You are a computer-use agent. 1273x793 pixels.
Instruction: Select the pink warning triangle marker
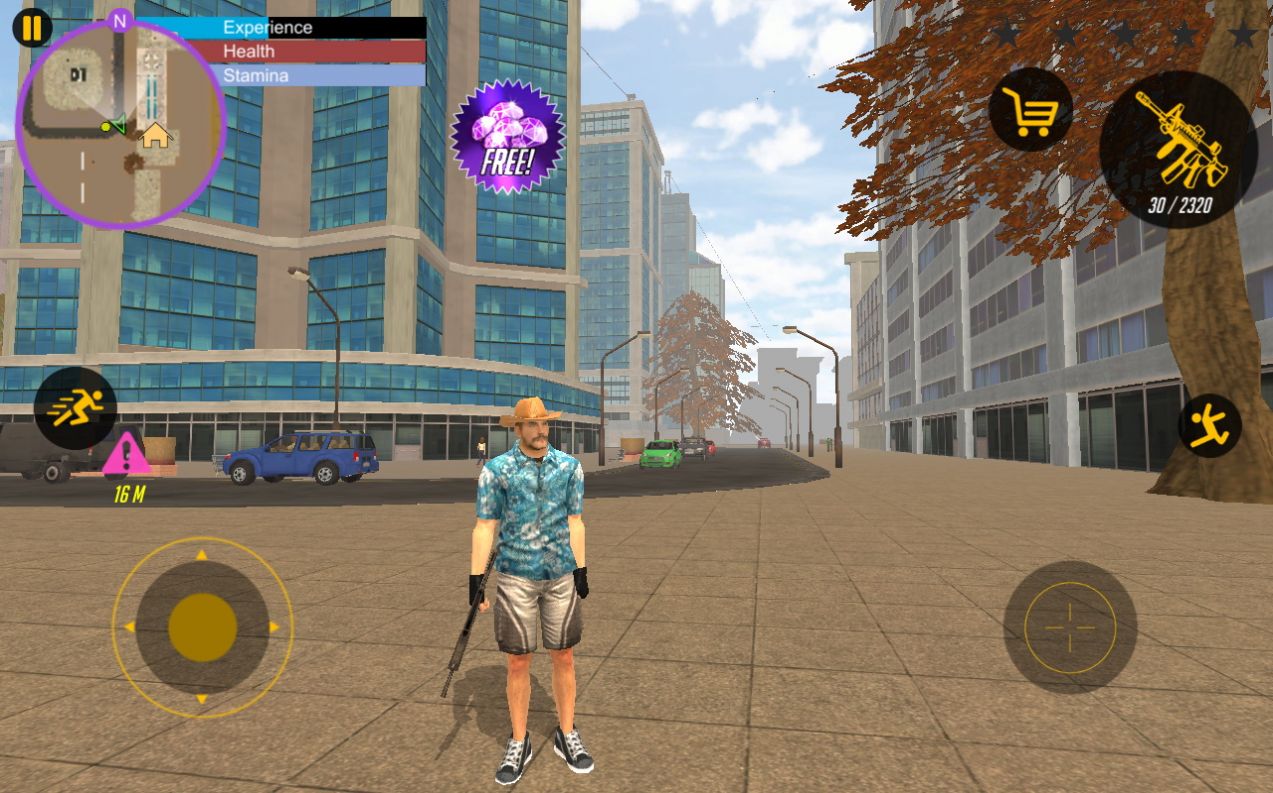(x=126, y=454)
